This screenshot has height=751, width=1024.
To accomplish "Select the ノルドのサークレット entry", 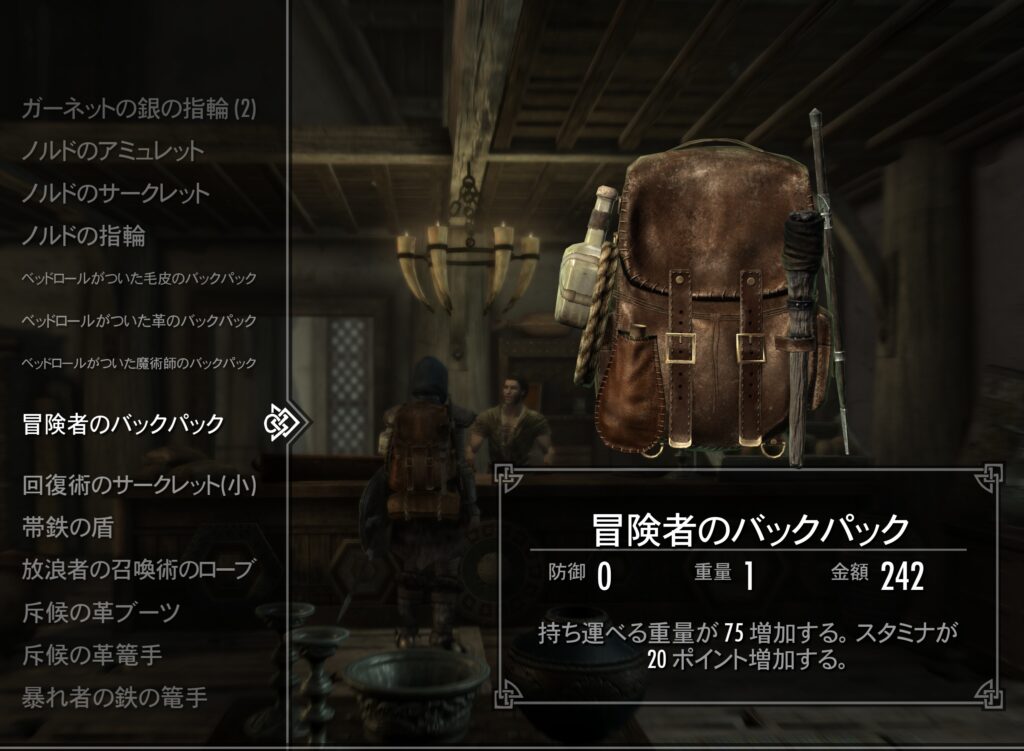I will click(x=115, y=193).
